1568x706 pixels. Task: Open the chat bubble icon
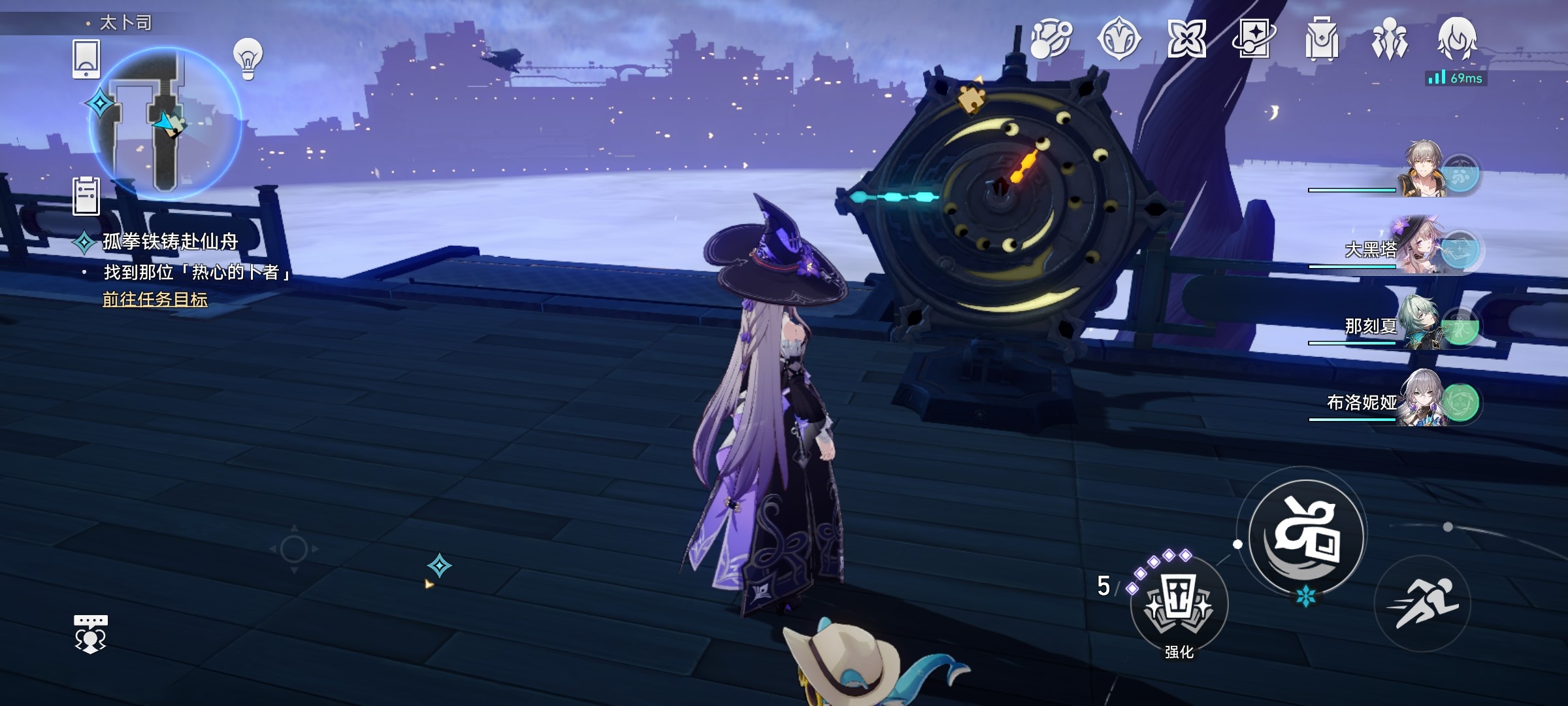(91, 633)
